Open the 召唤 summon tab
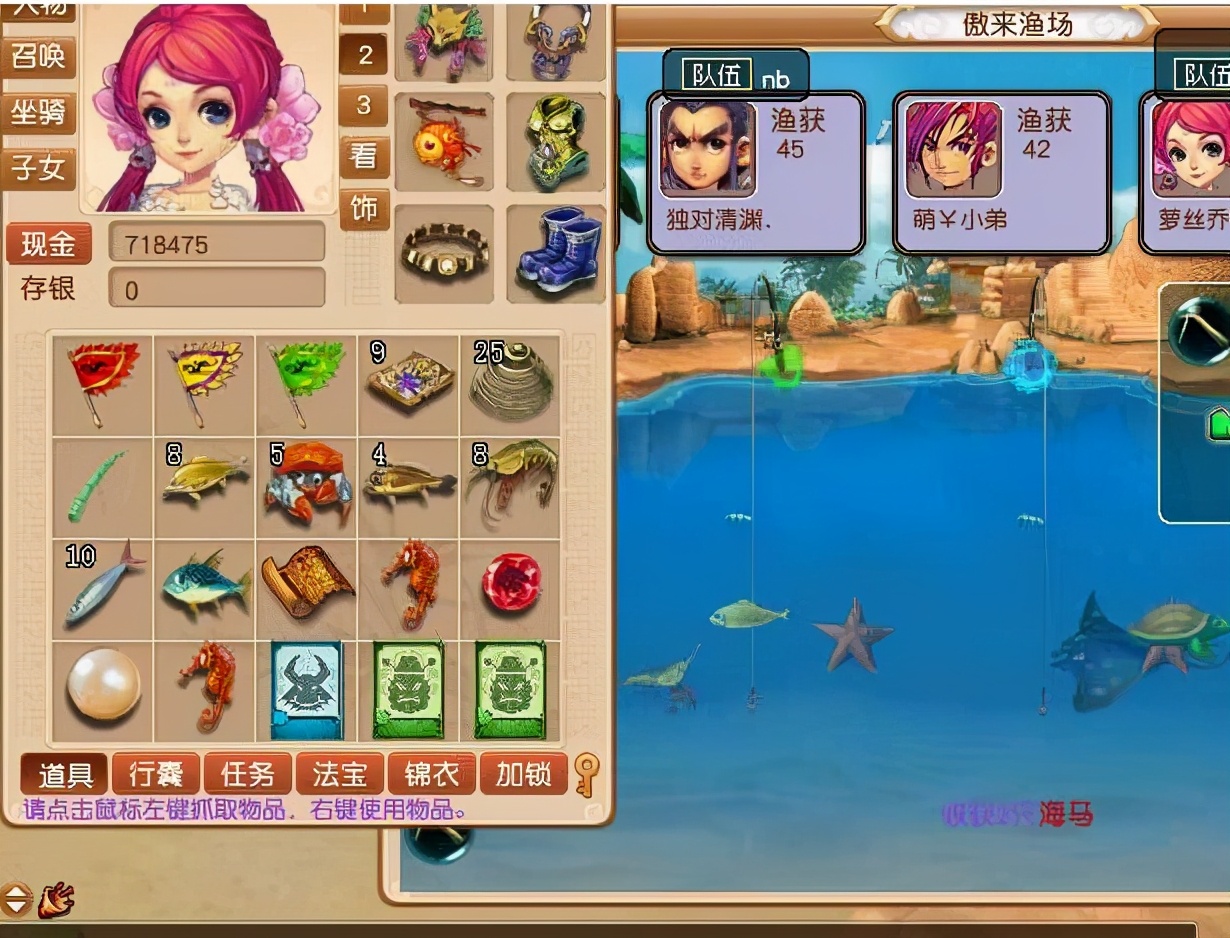 (x=38, y=56)
